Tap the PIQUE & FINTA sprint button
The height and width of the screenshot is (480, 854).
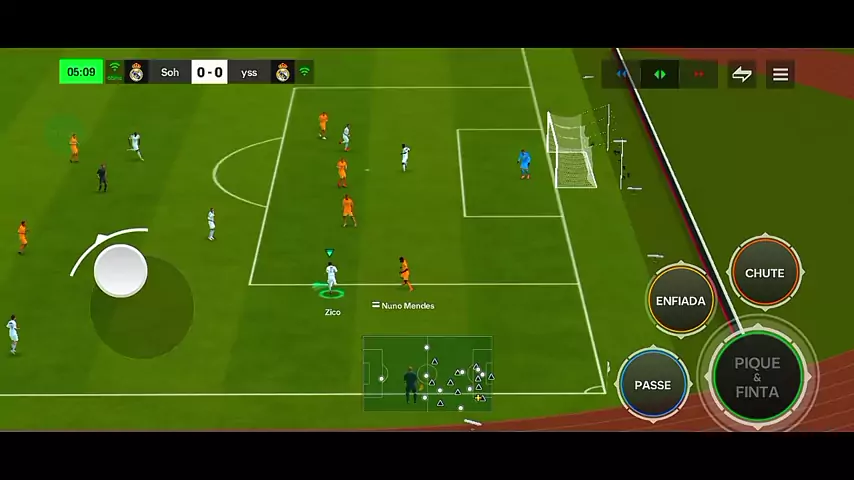757,376
